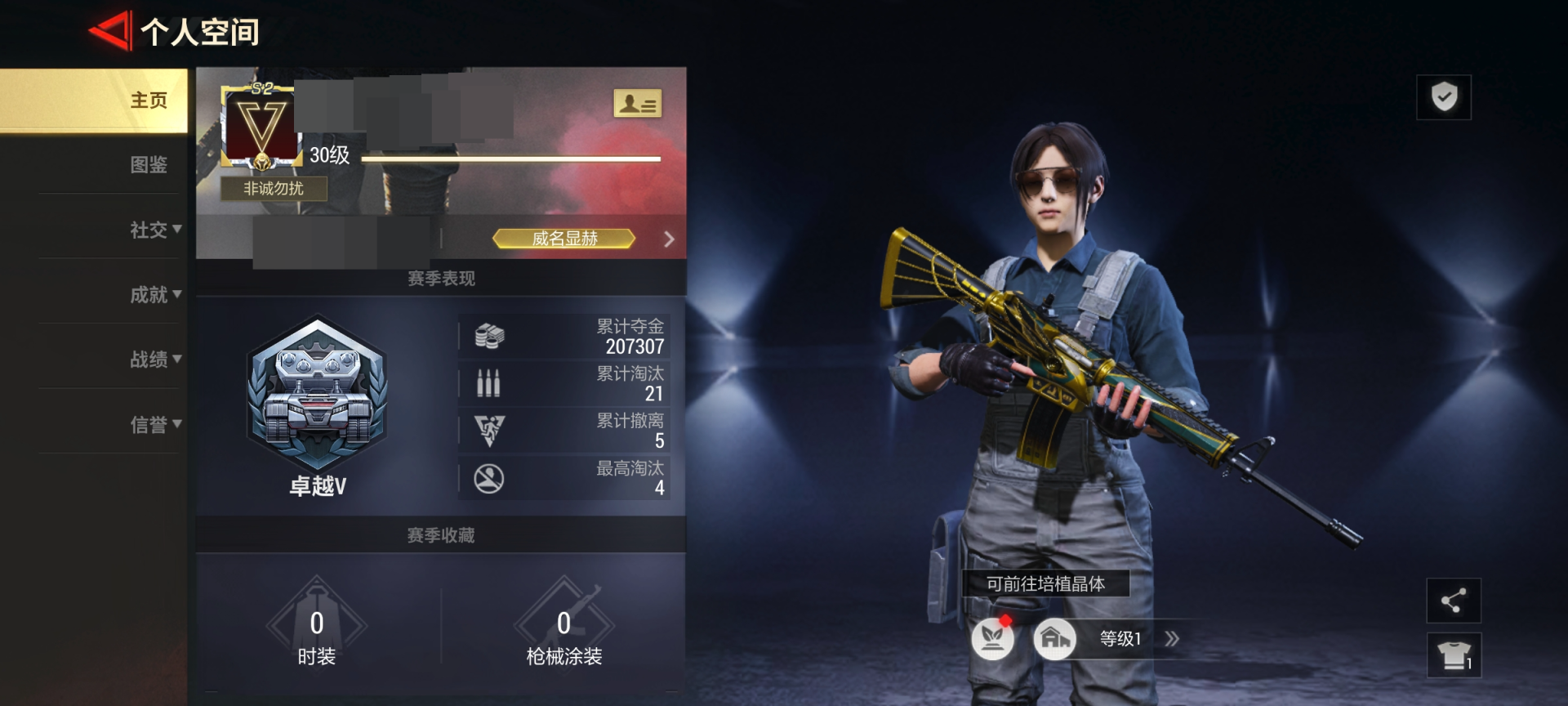Open the 枪械涂装 collection

click(563, 629)
